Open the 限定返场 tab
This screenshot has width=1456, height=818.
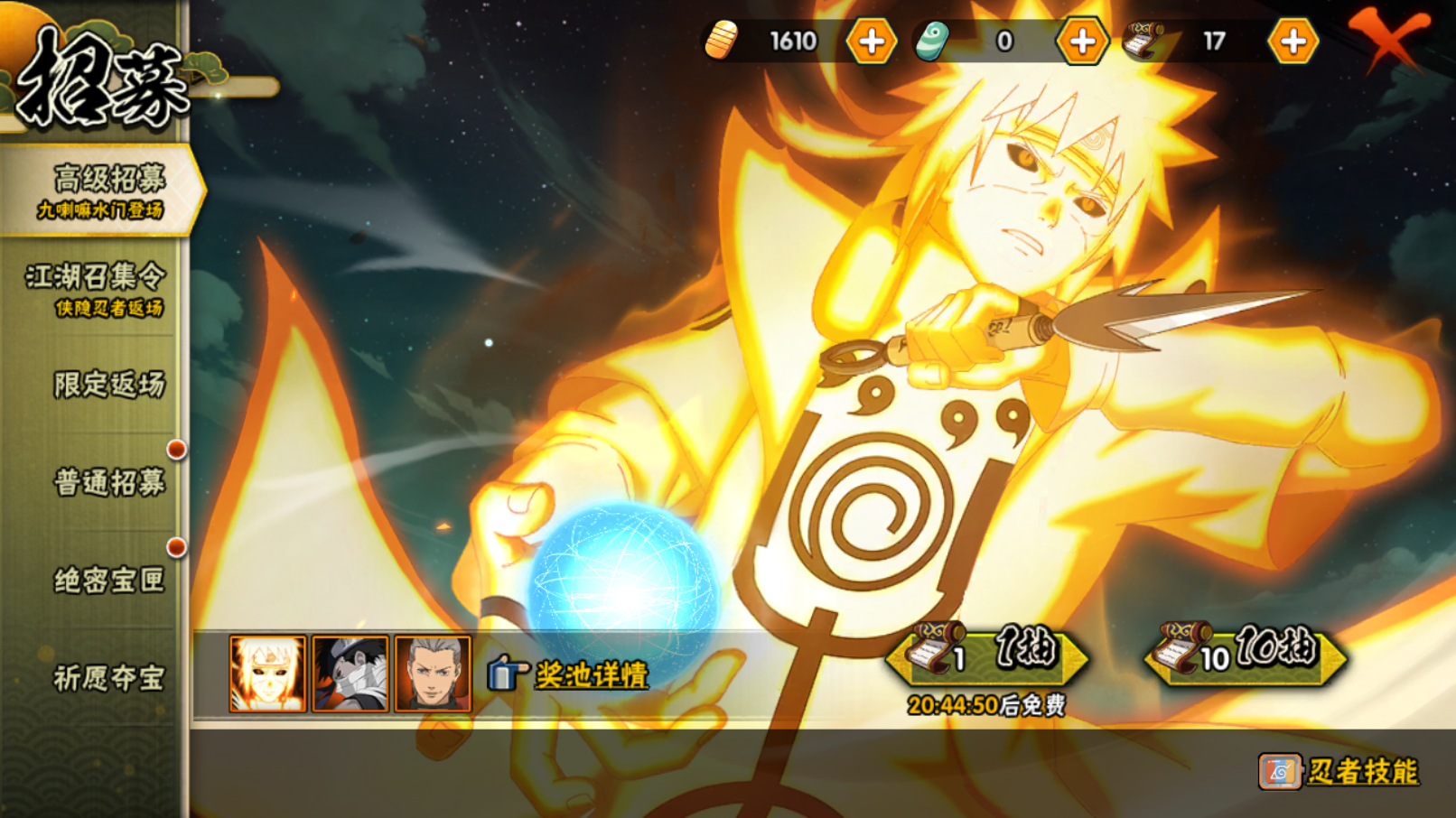pos(108,385)
